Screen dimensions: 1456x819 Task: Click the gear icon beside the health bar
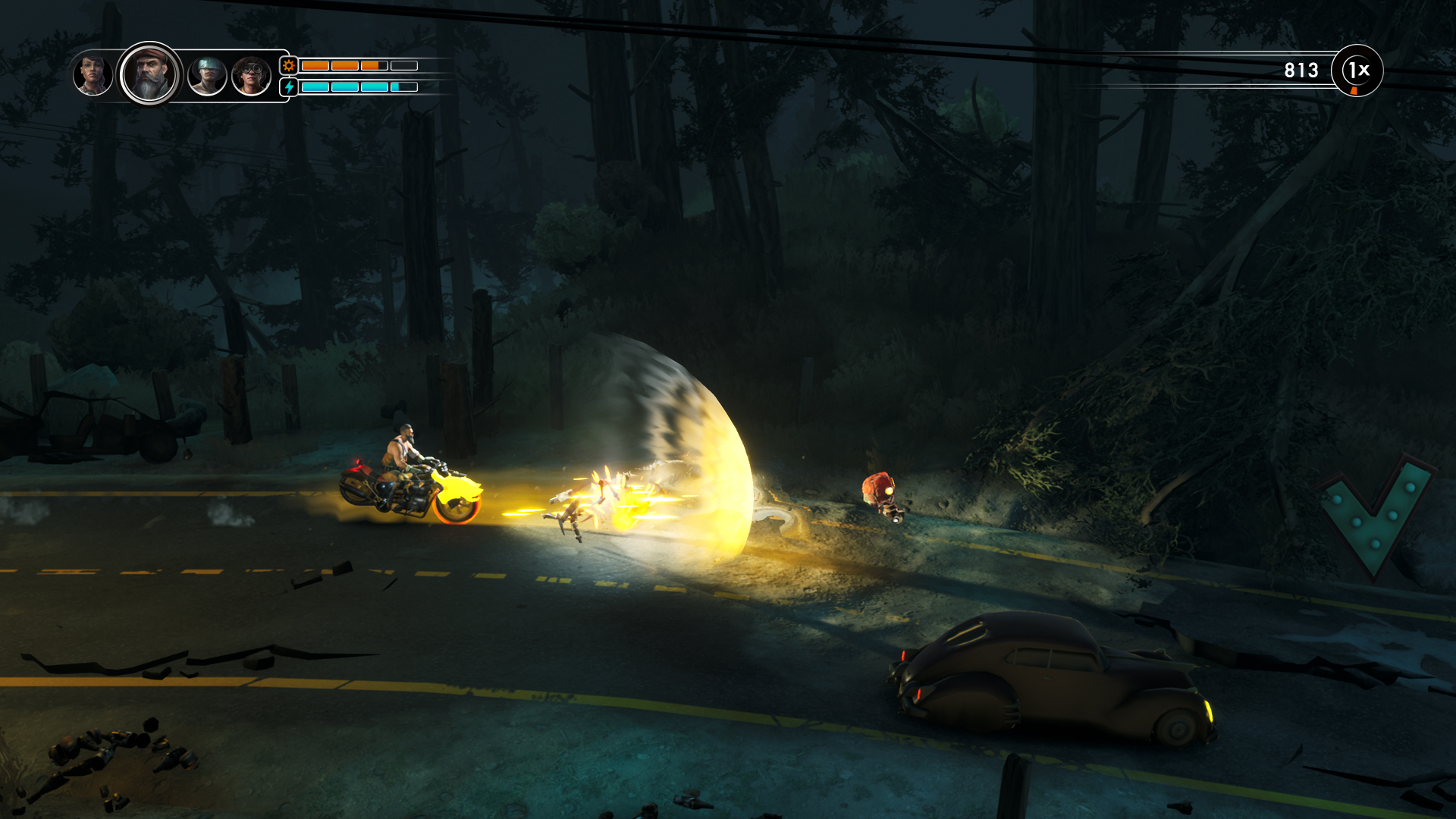(289, 66)
